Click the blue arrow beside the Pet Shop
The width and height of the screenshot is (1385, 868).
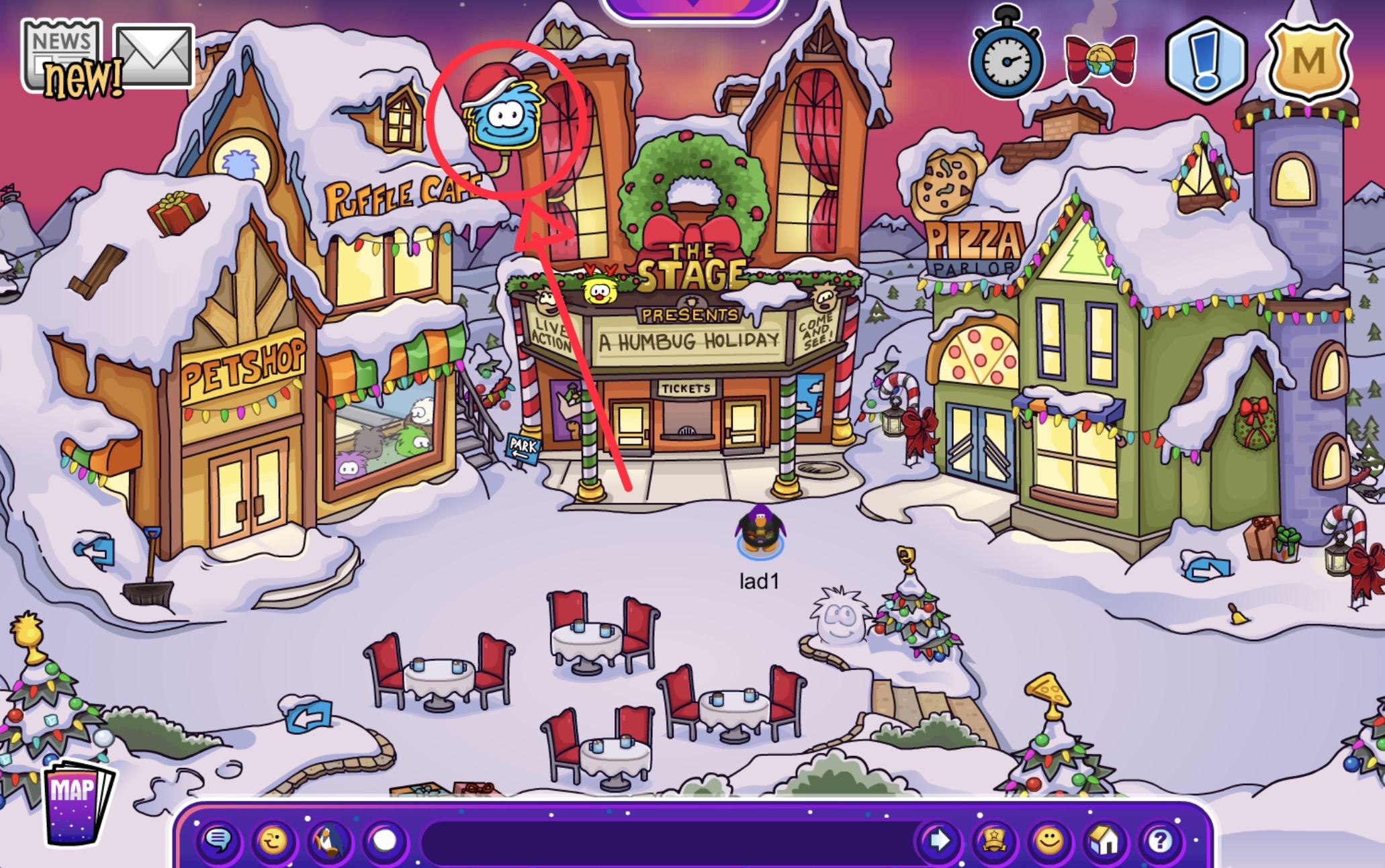point(95,552)
